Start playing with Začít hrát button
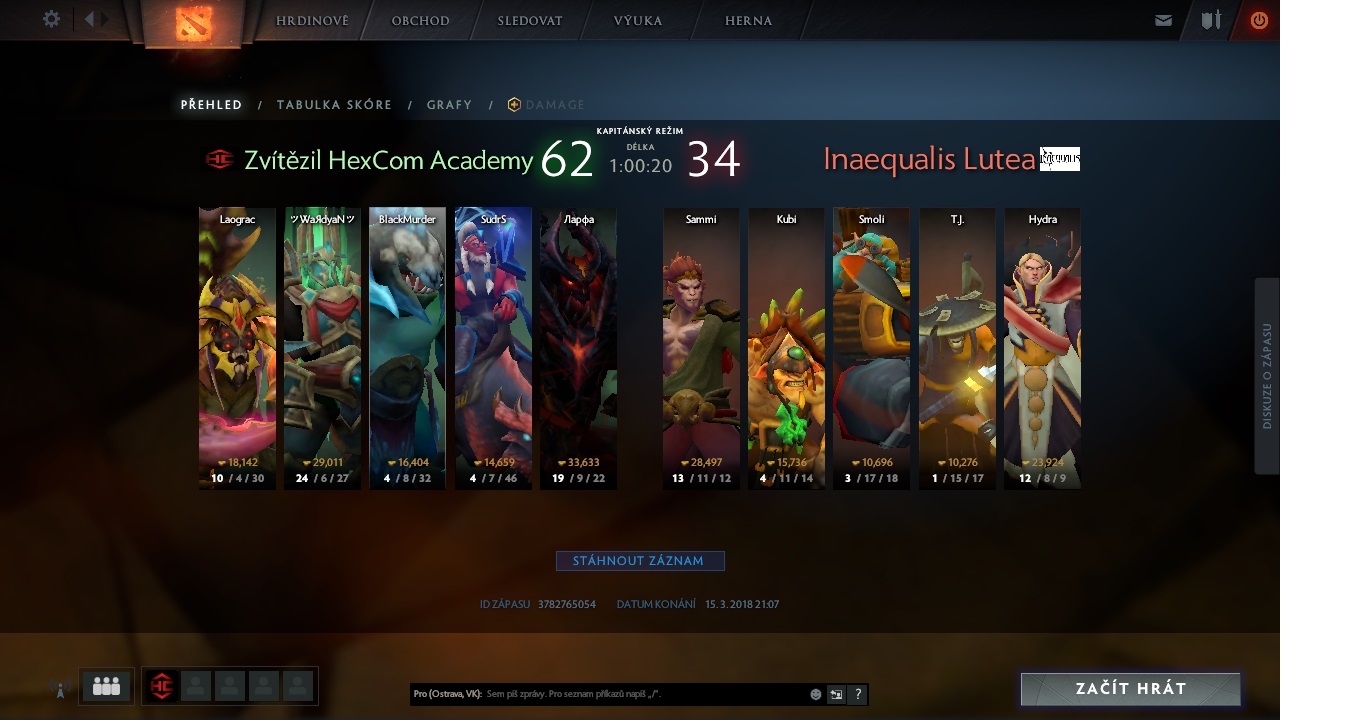1360x720 pixels. (x=1130, y=689)
